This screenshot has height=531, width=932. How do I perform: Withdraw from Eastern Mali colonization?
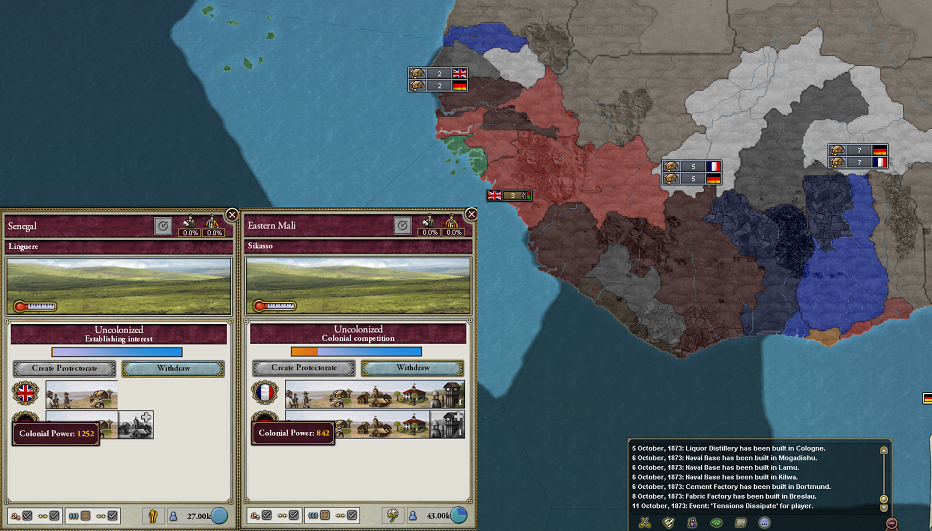(411, 368)
